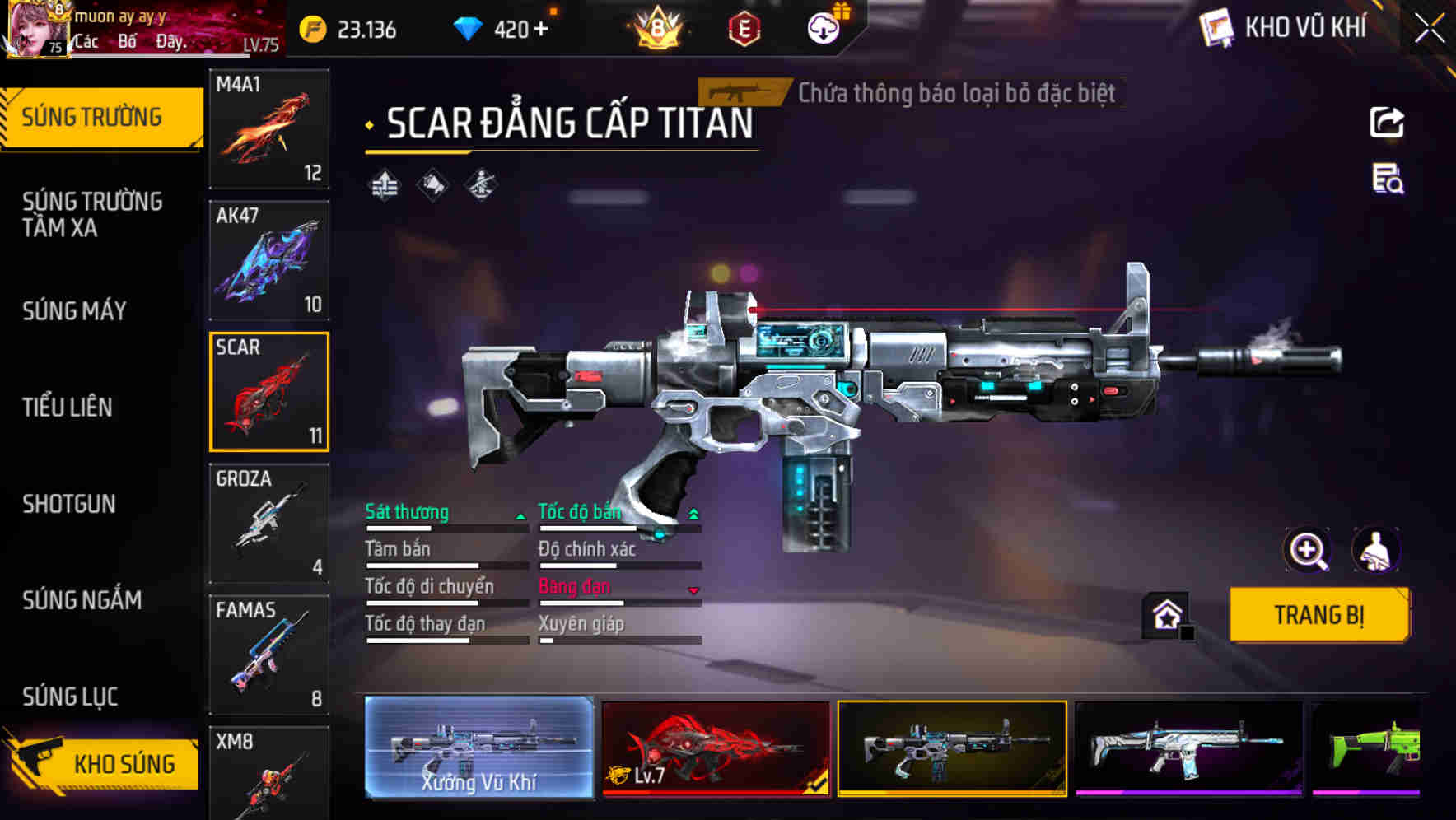Open the Xưởng Vũ Khí workshop skin

[478, 748]
